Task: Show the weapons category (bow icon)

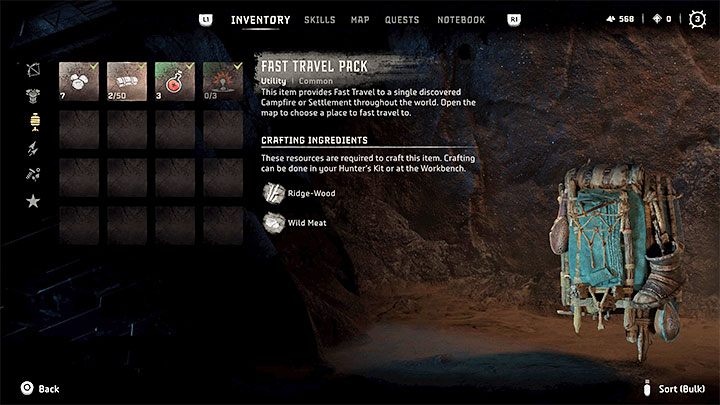Action: [33, 70]
